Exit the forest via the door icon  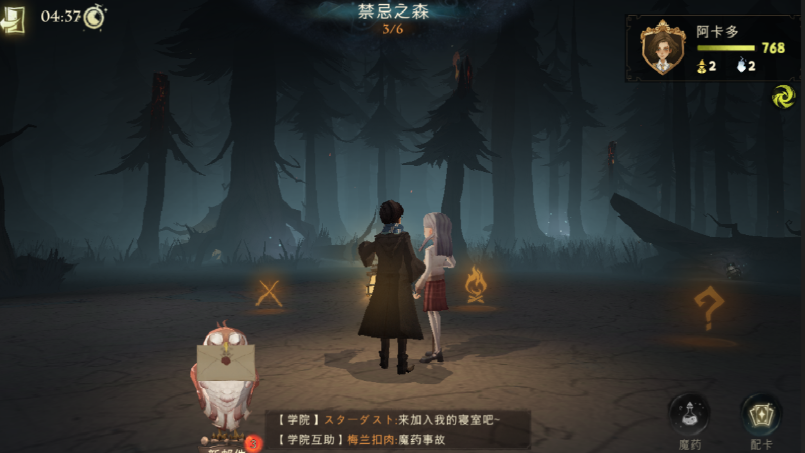13,21
